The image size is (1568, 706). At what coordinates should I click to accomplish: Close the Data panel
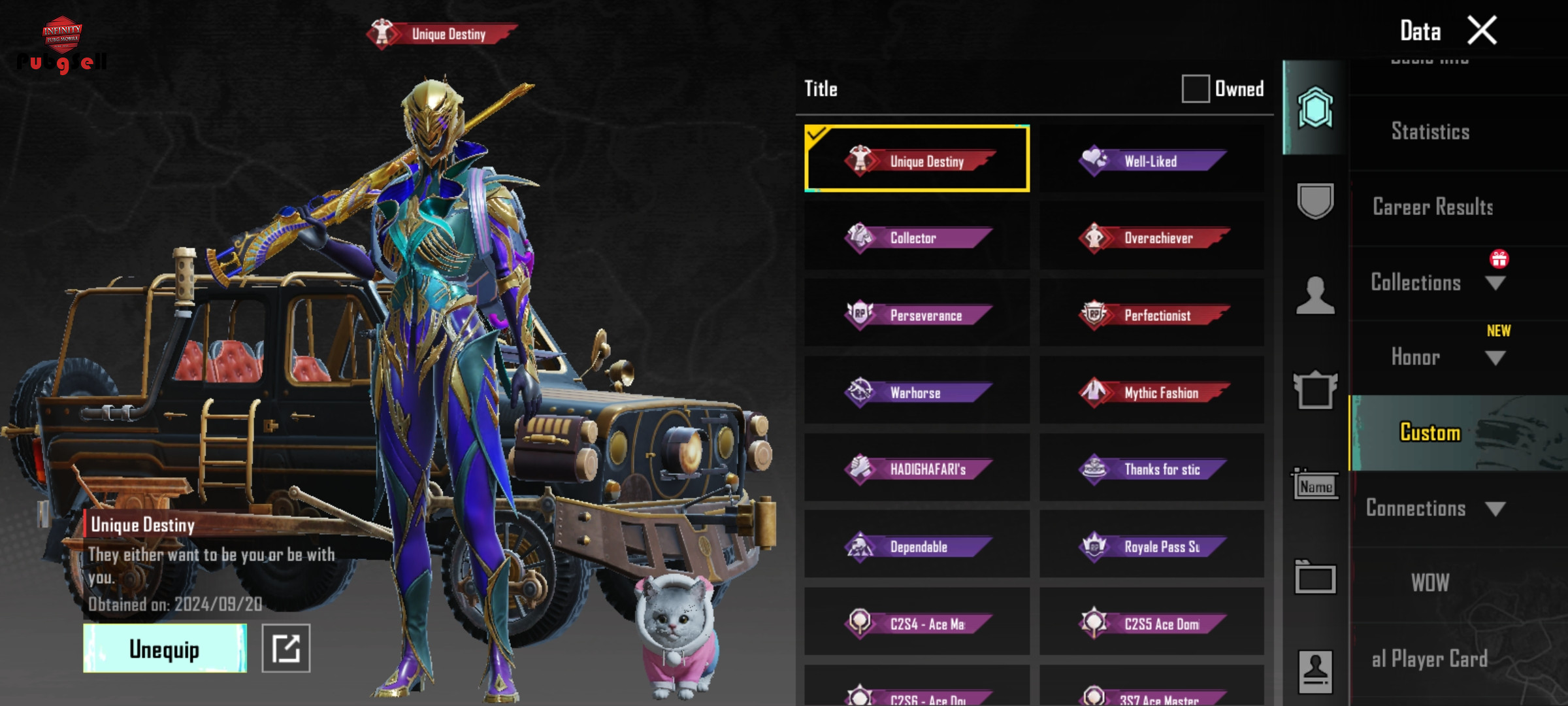point(1482,31)
